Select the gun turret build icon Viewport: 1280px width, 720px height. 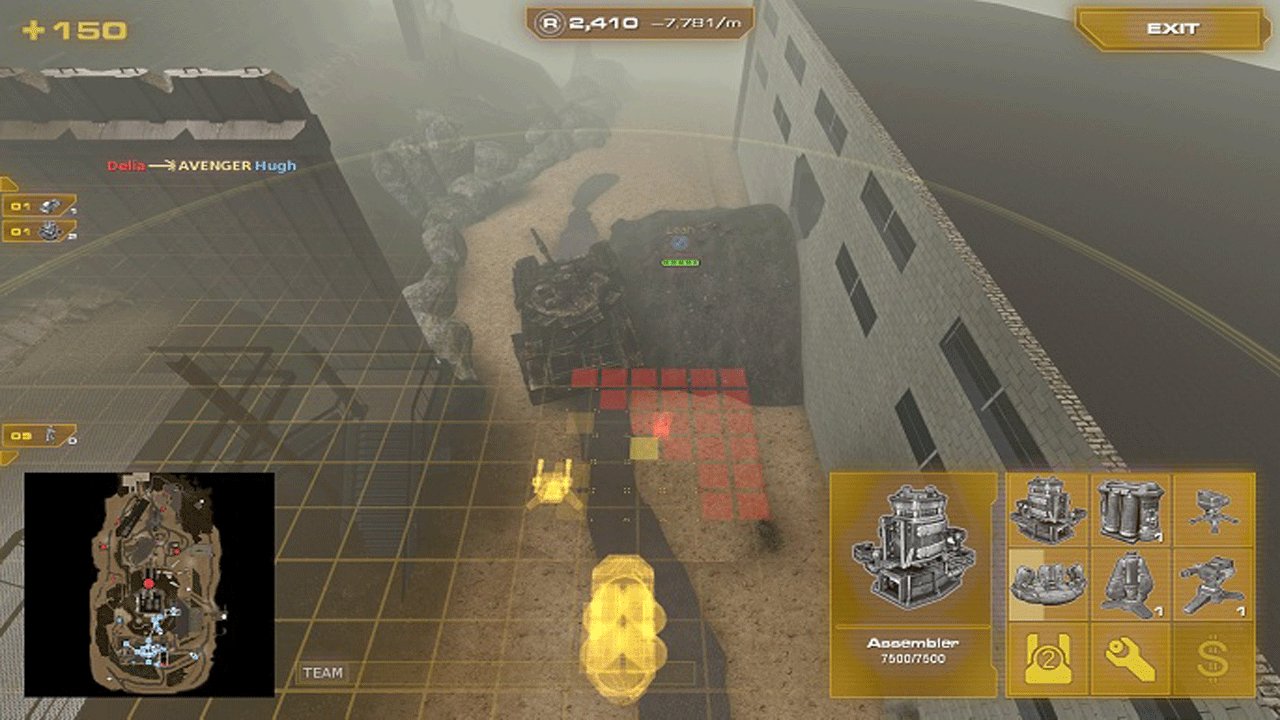1213,585
